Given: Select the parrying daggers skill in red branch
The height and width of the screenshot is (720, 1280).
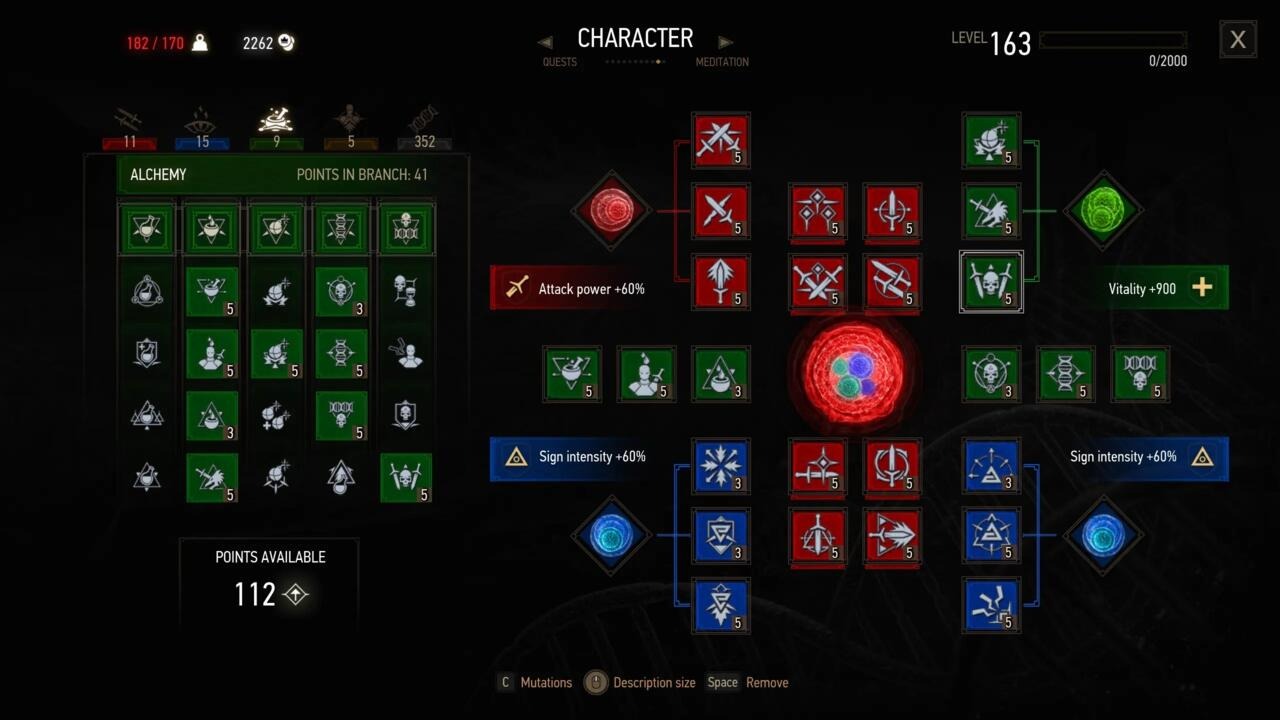Looking at the screenshot, I should coord(721,212).
